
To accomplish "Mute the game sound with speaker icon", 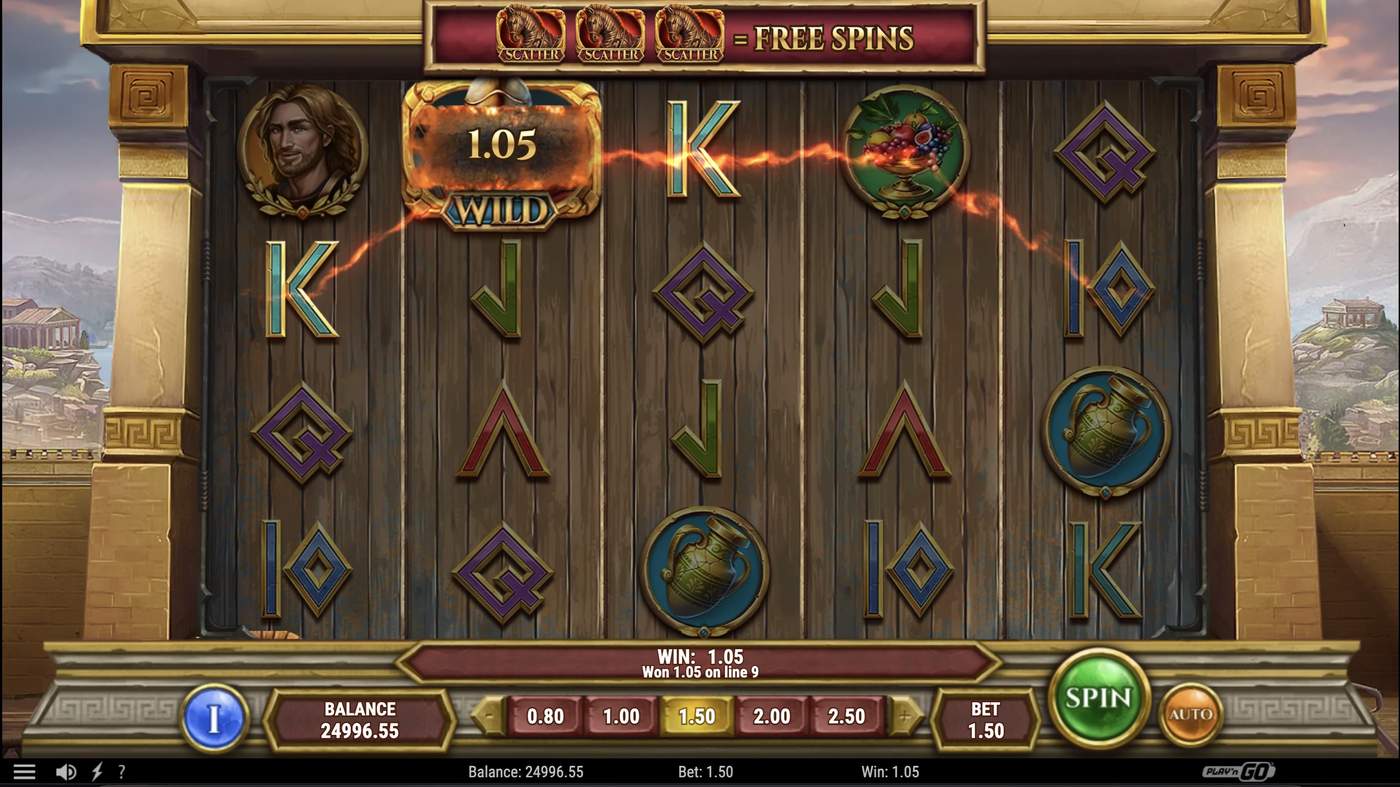I will tap(66, 770).
